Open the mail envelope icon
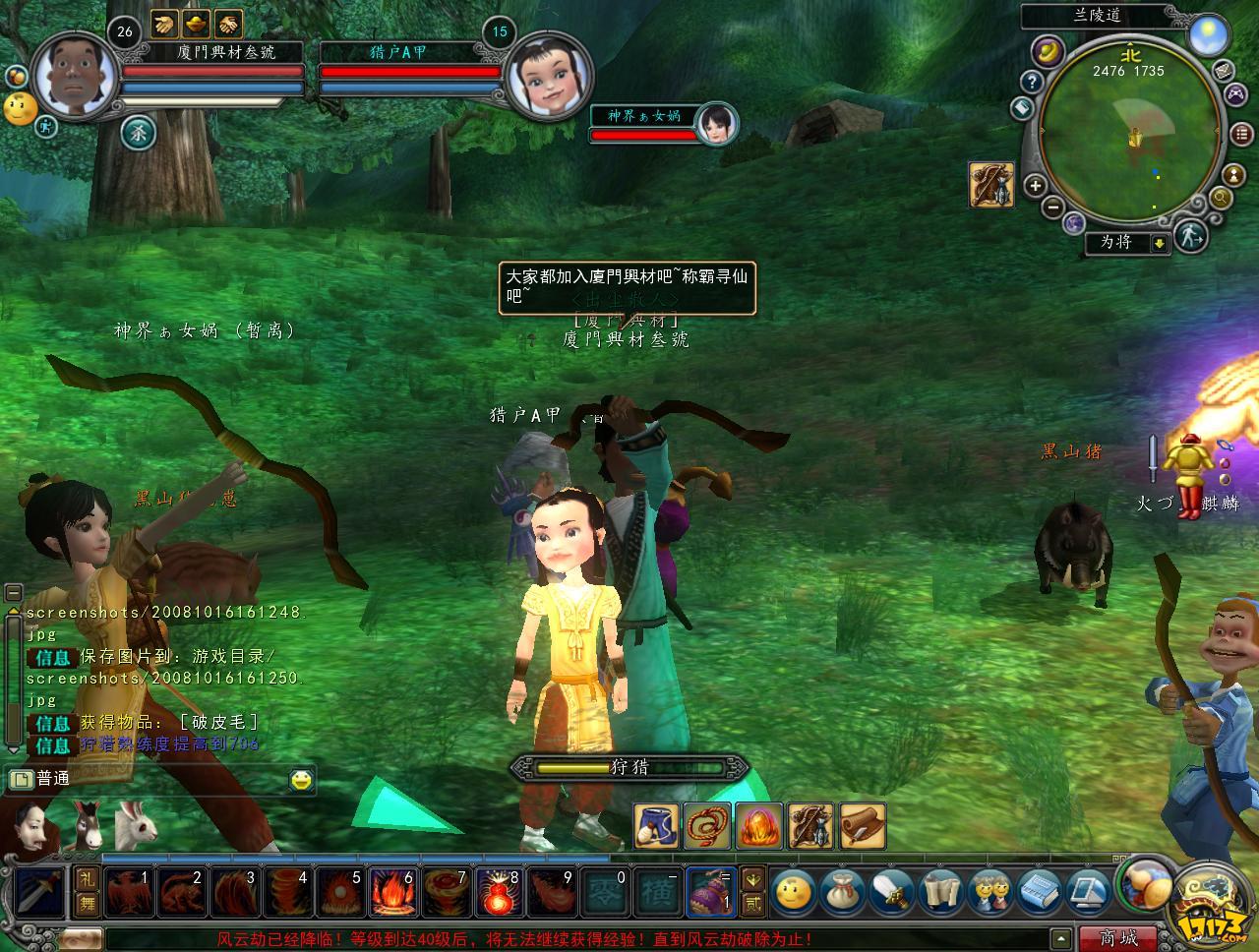Image resolution: width=1259 pixels, height=952 pixels. pos(1223,69)
